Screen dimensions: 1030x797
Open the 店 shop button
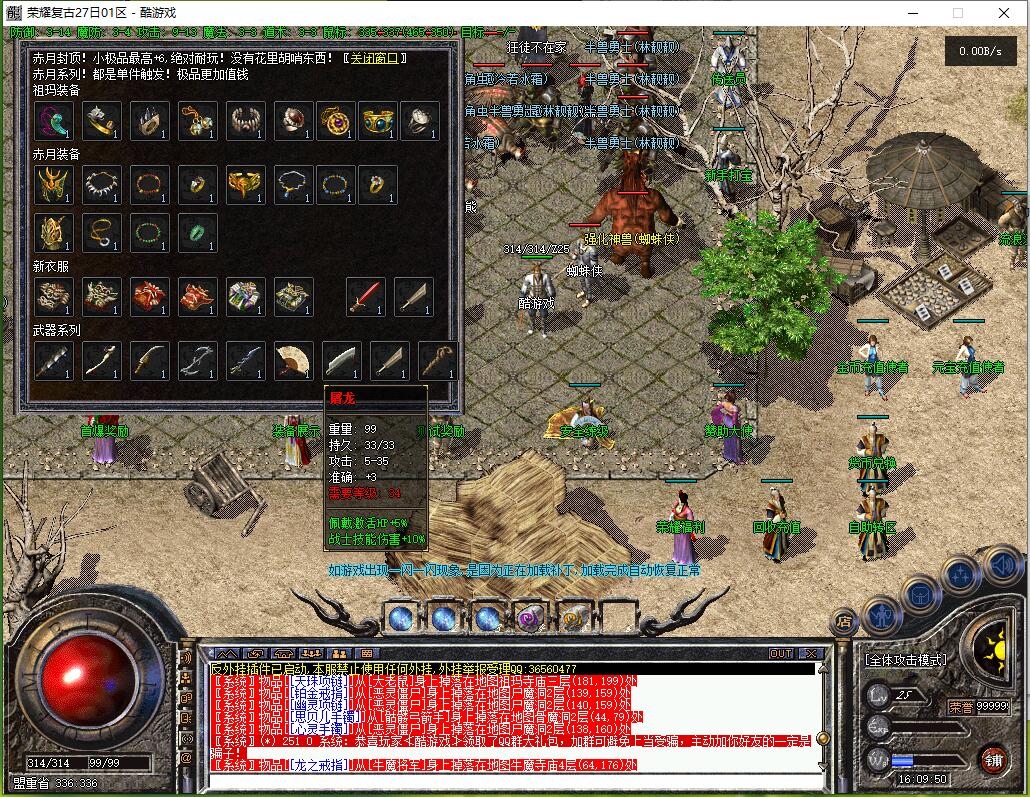(x=844, y=621)
